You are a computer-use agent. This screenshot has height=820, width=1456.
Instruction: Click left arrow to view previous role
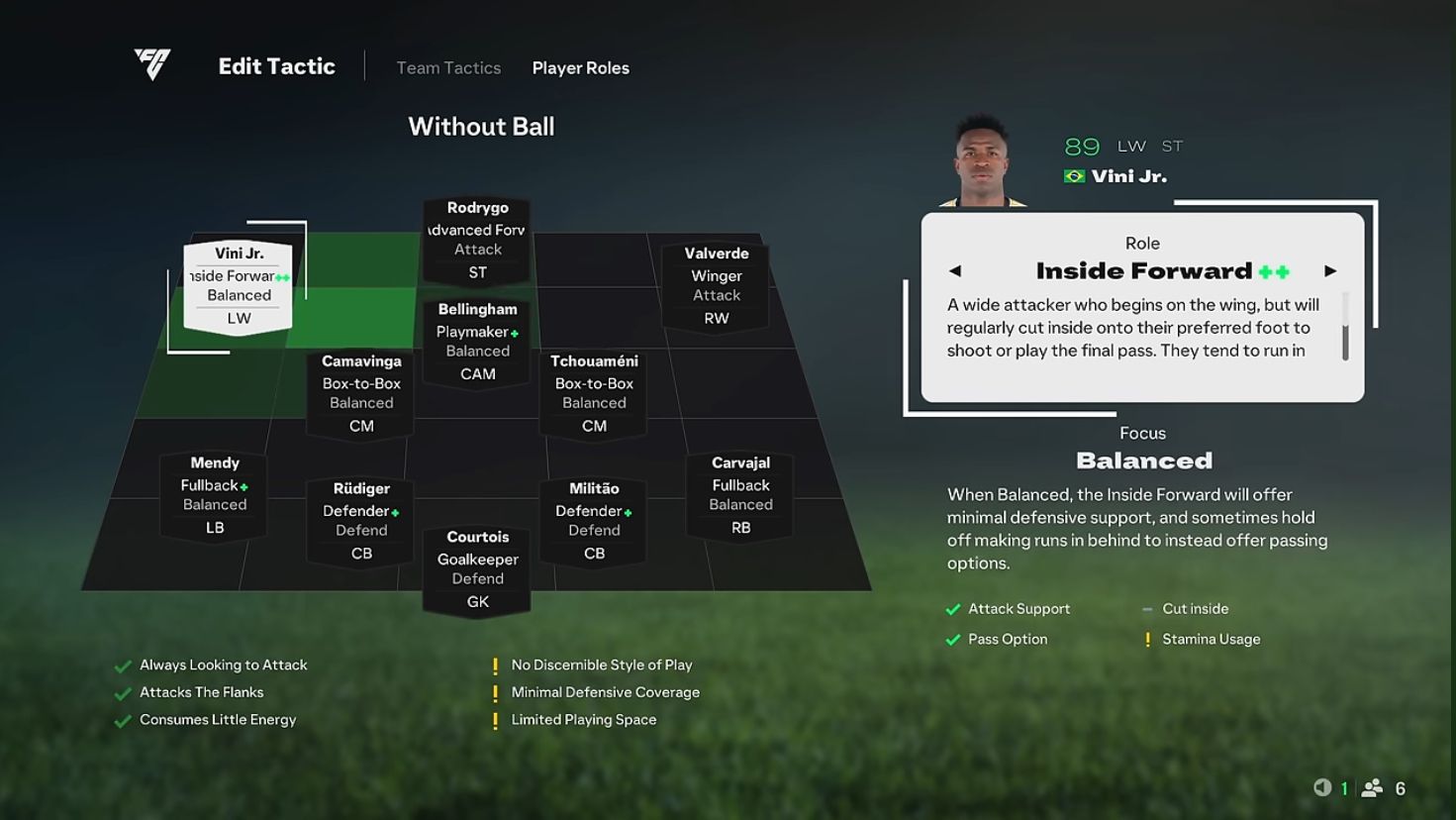tap(955, 269)
